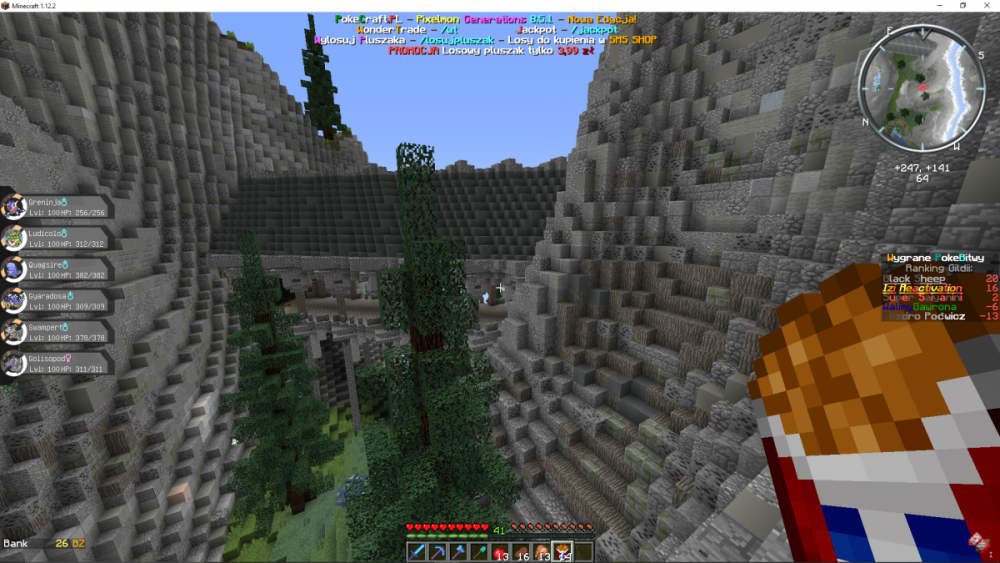Viewport: 1000px width, 563px height.
Task: Close the Minecraft window
Action: 986,5
